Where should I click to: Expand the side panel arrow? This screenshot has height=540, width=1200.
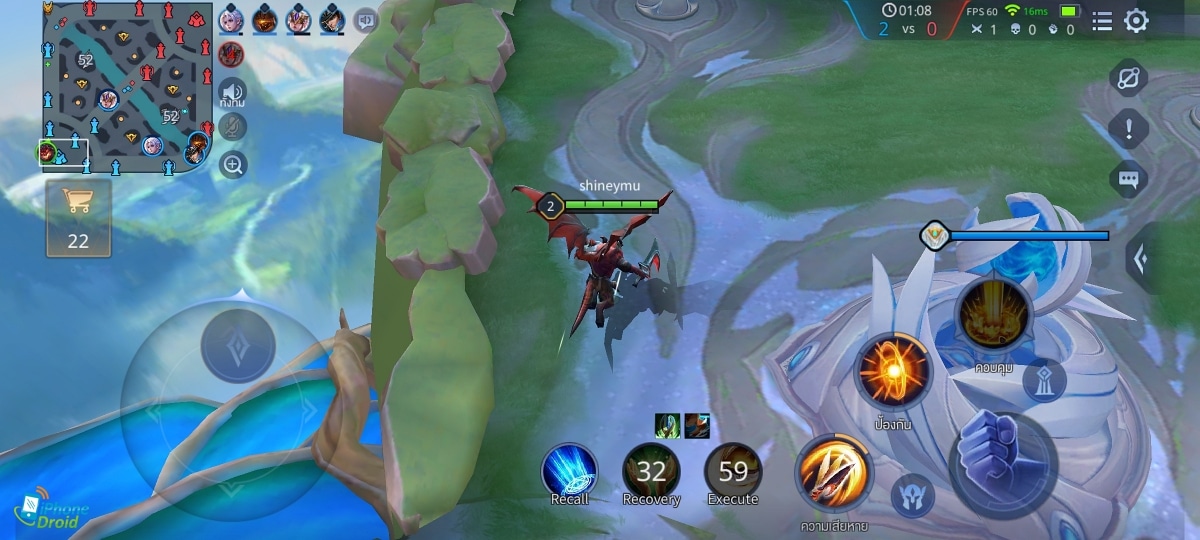pyautogui.click(x=1140, y=258)
